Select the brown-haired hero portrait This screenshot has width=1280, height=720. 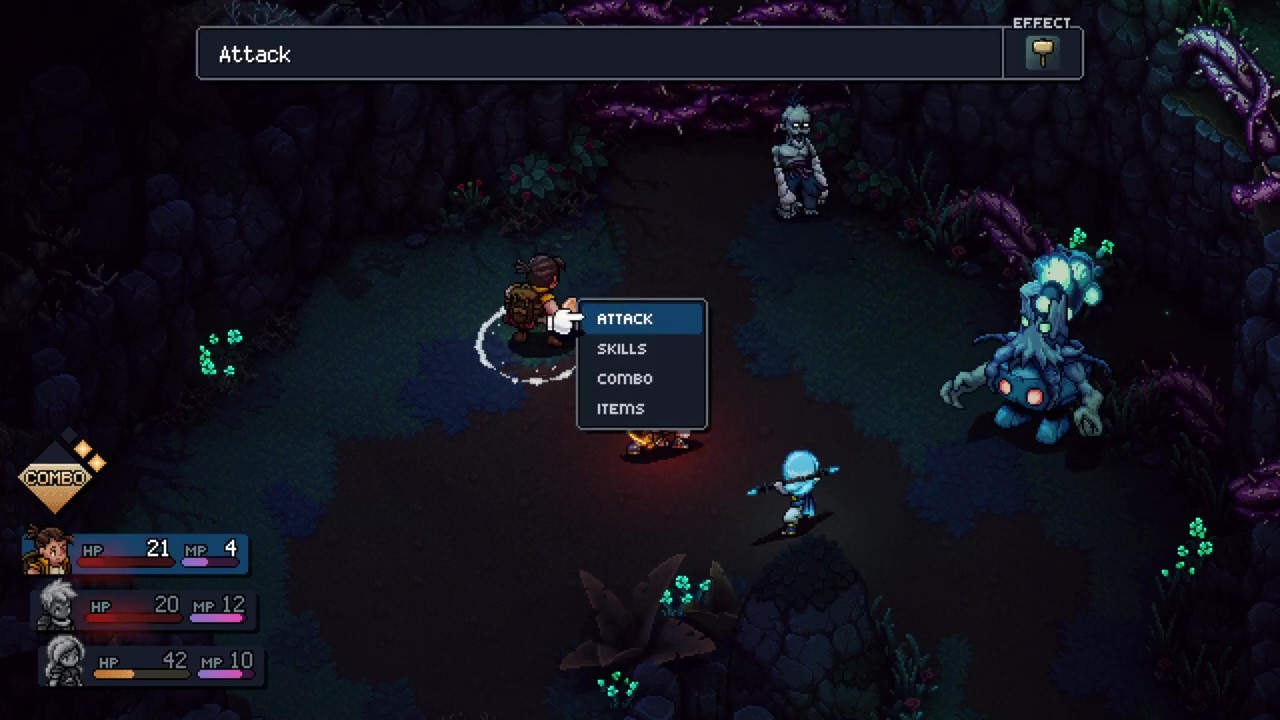pyautogui.click(x=47, y=551)
